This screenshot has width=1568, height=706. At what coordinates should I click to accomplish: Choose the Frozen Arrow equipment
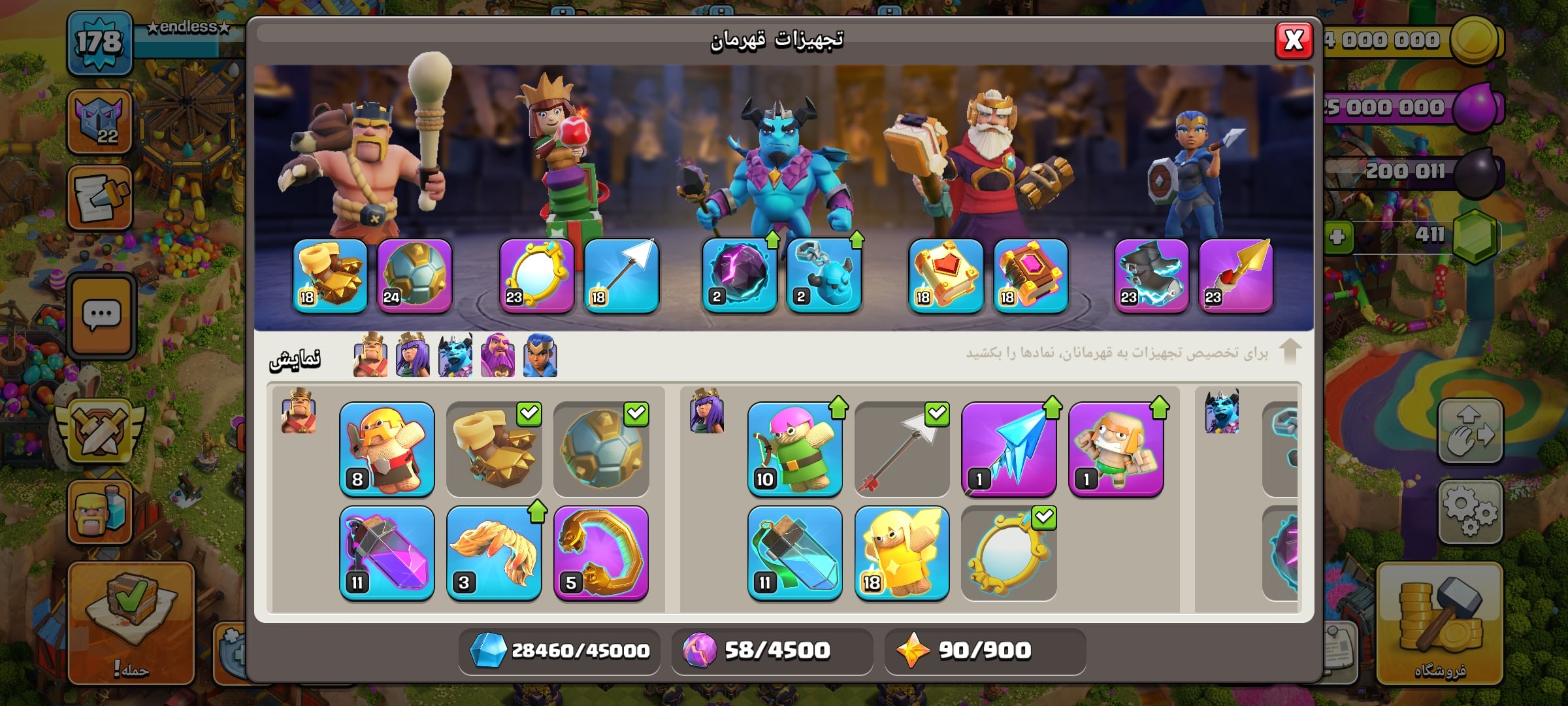click(x=1009, y=449)
